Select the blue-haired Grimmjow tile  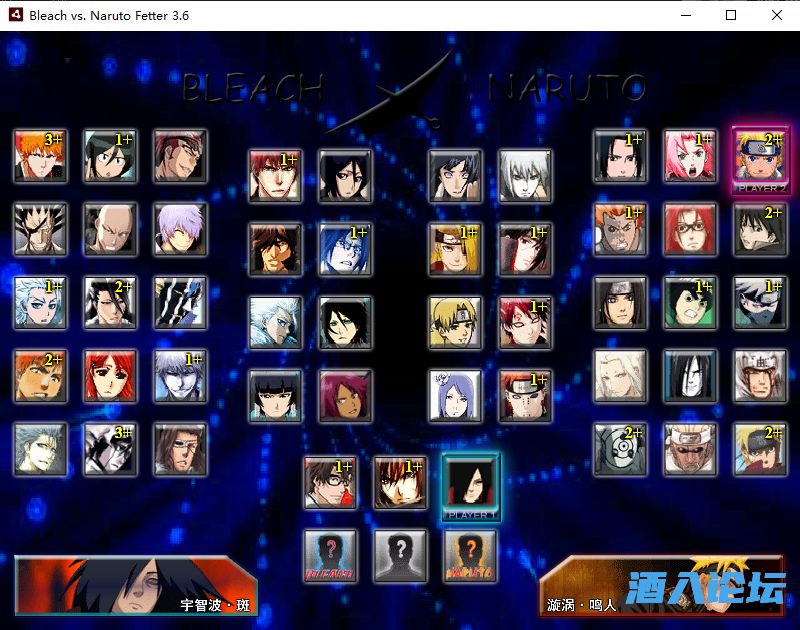coord(40,449)
